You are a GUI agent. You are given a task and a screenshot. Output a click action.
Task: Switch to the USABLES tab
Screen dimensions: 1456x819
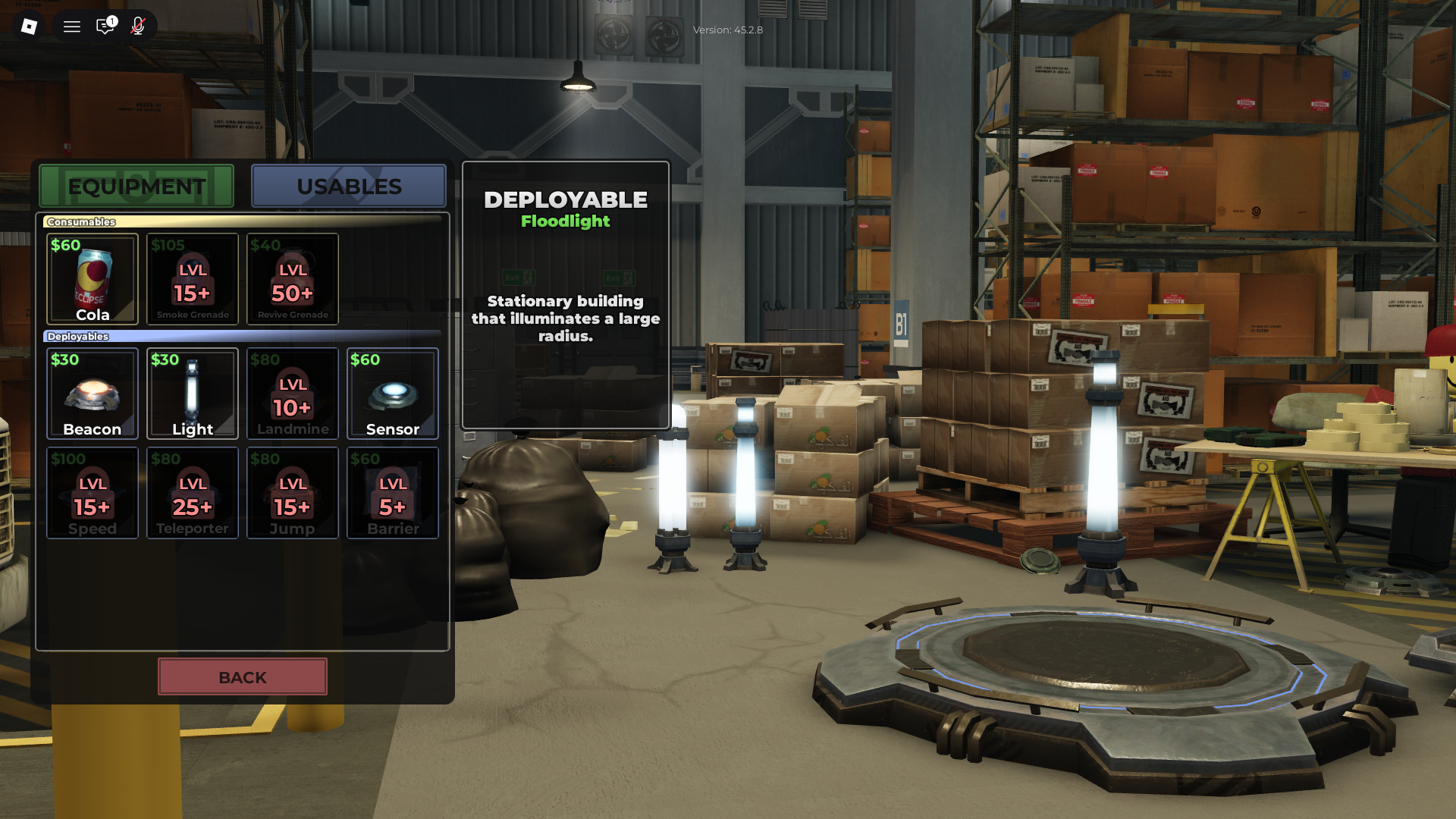point(348,186)
